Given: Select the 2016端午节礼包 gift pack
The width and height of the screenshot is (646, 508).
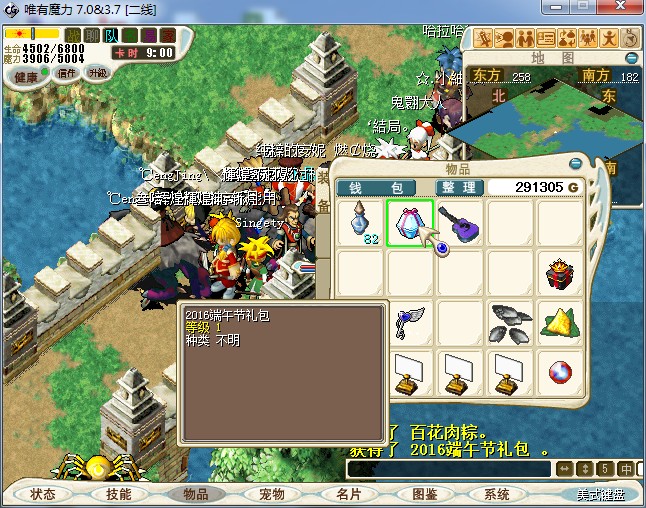Looking at the screenshot, I should coord(410,222).
